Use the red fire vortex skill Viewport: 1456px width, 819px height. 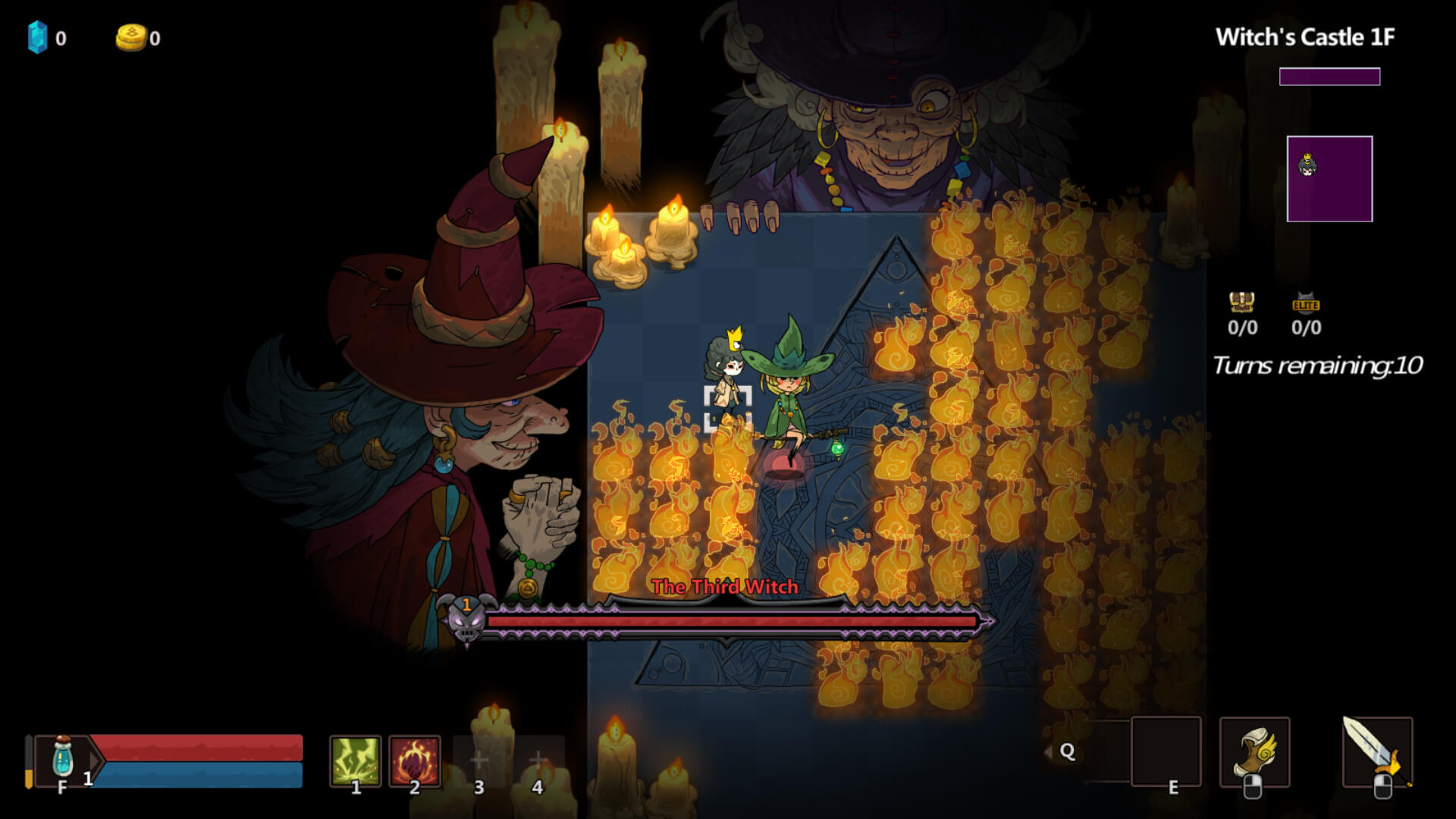pos(415,760)
